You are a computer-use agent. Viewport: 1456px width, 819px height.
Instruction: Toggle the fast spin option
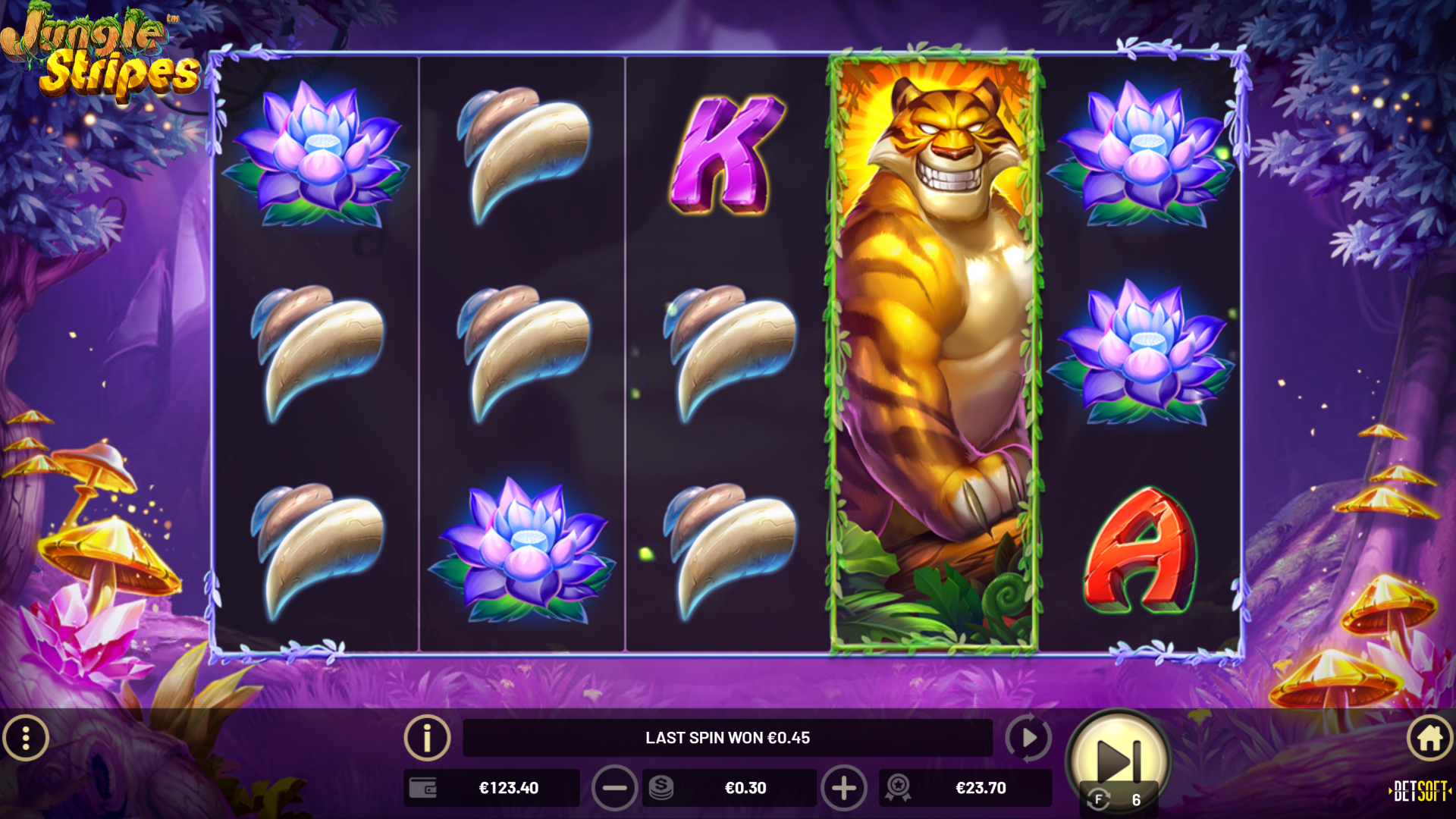point(1099,799)
